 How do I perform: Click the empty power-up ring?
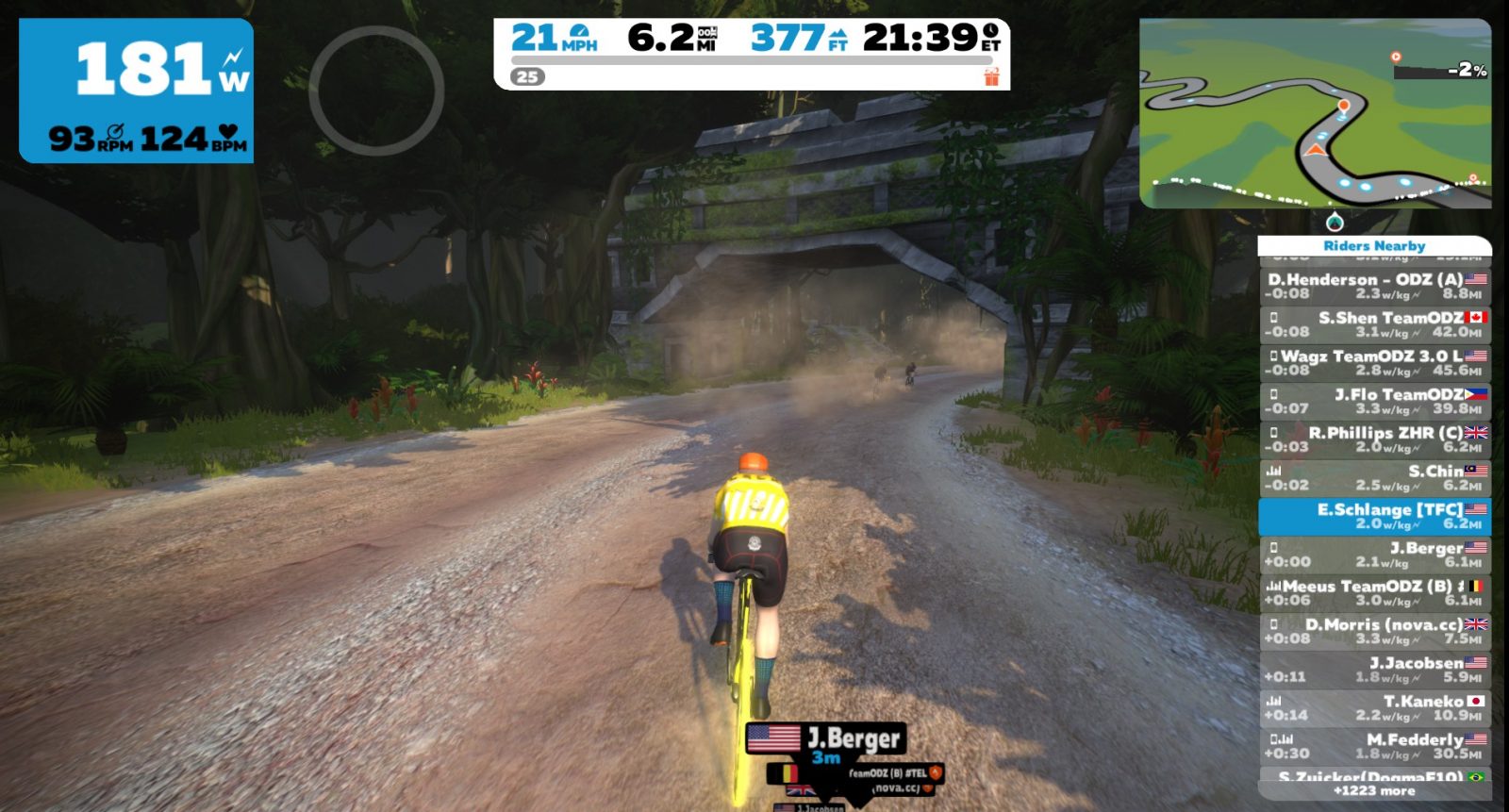coord(376,91)
